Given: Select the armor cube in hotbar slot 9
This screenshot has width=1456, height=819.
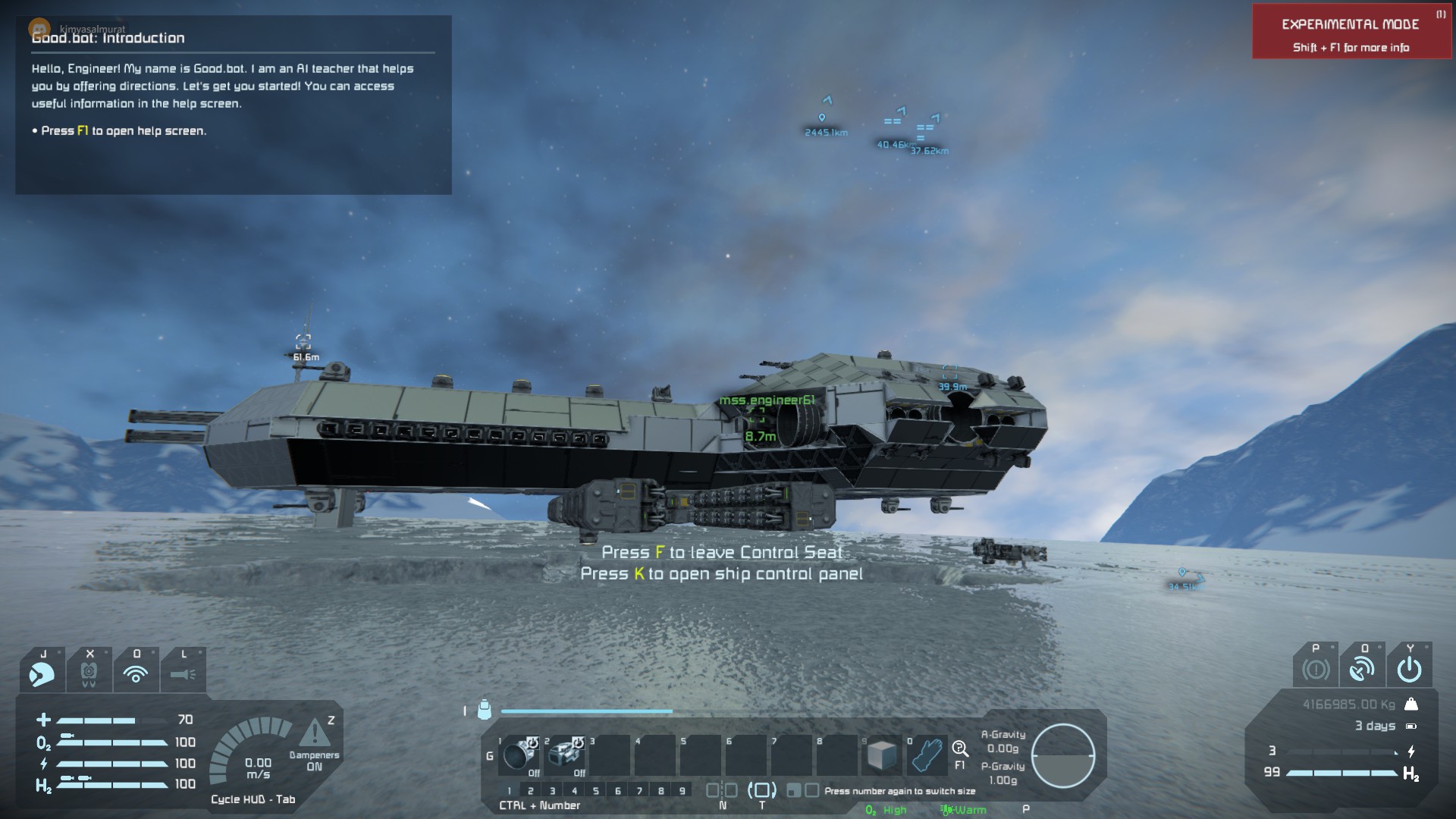Looking at the screenshot, I should (x=882, y=755).
